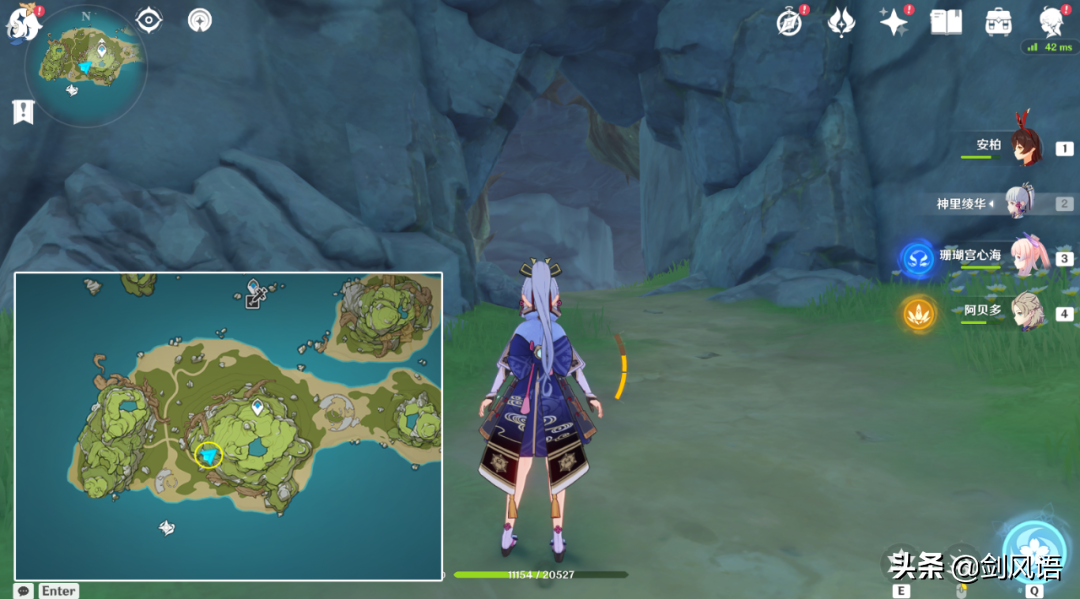This screenshot has width=1080, height=599.
Task: Click the yellow-circled player marker on inset map
Action: (x=208, y=455)
